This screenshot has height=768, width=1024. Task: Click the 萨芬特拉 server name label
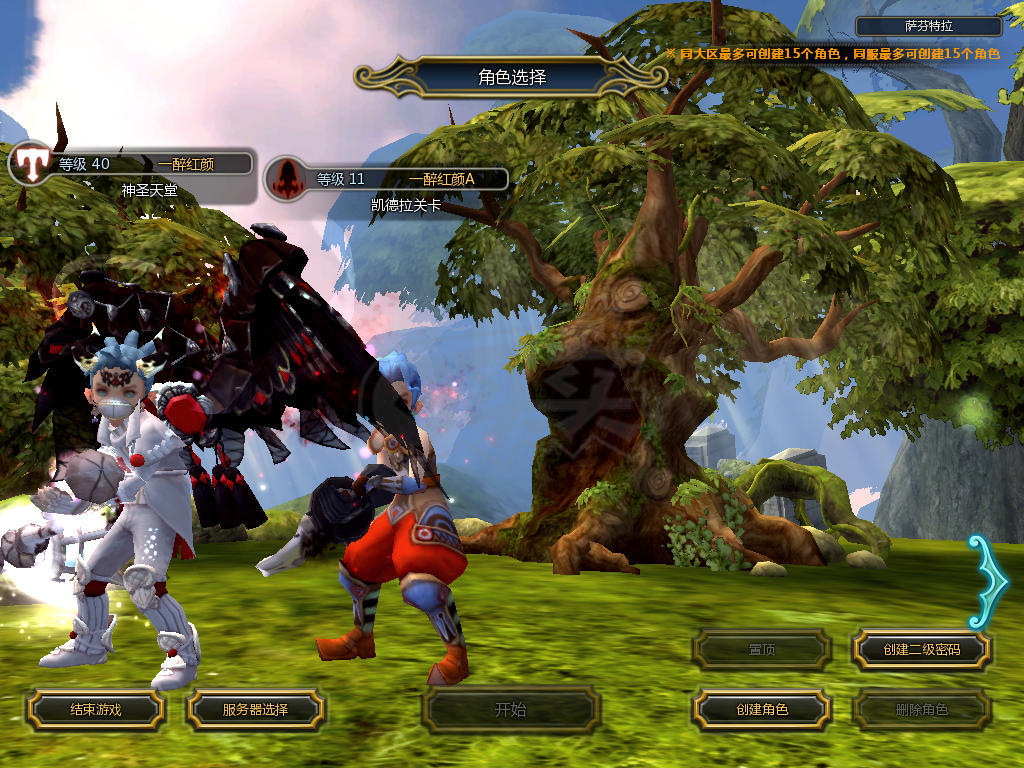[x=929, y=27]
